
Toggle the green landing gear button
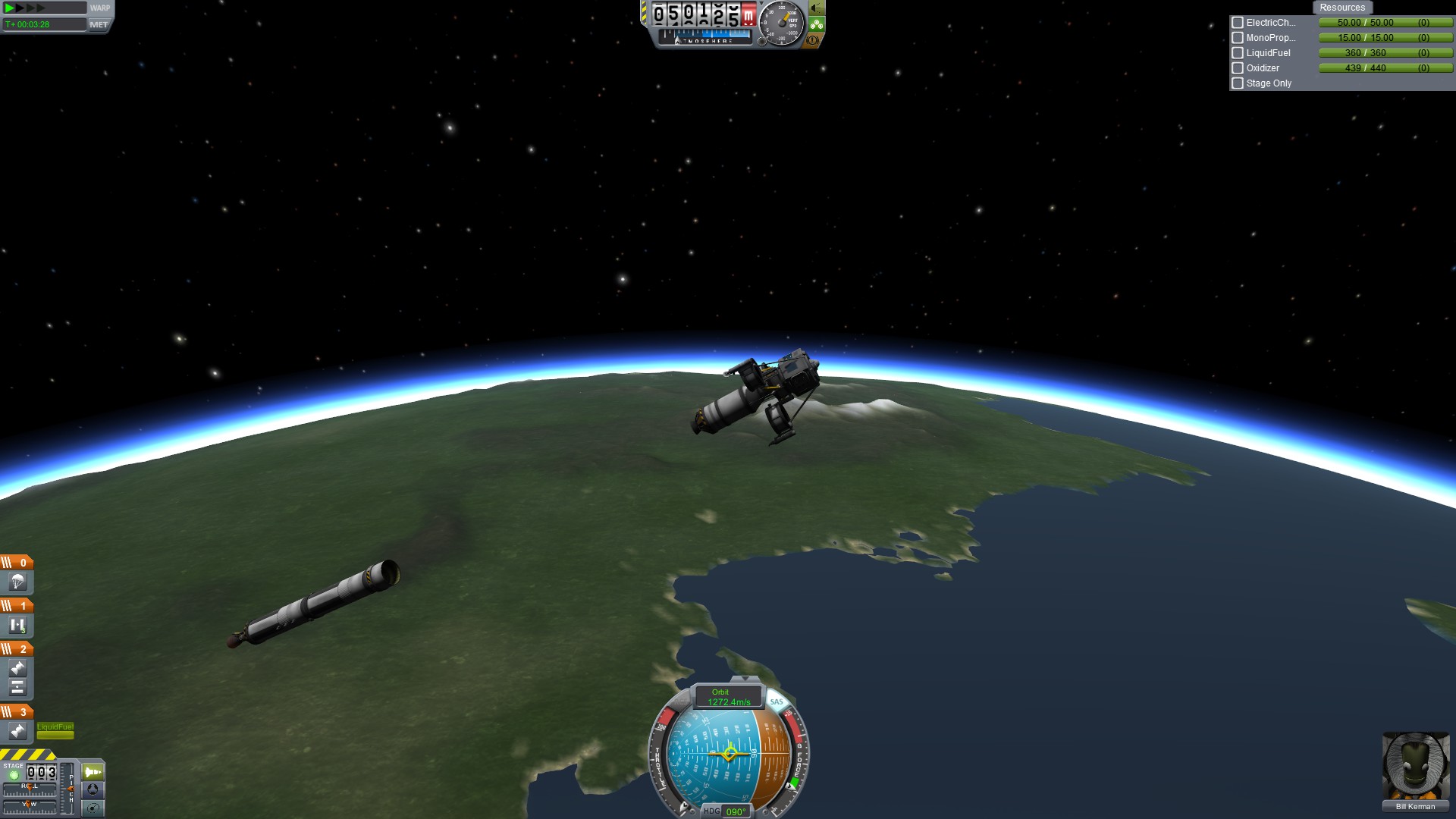coord(816,24)
